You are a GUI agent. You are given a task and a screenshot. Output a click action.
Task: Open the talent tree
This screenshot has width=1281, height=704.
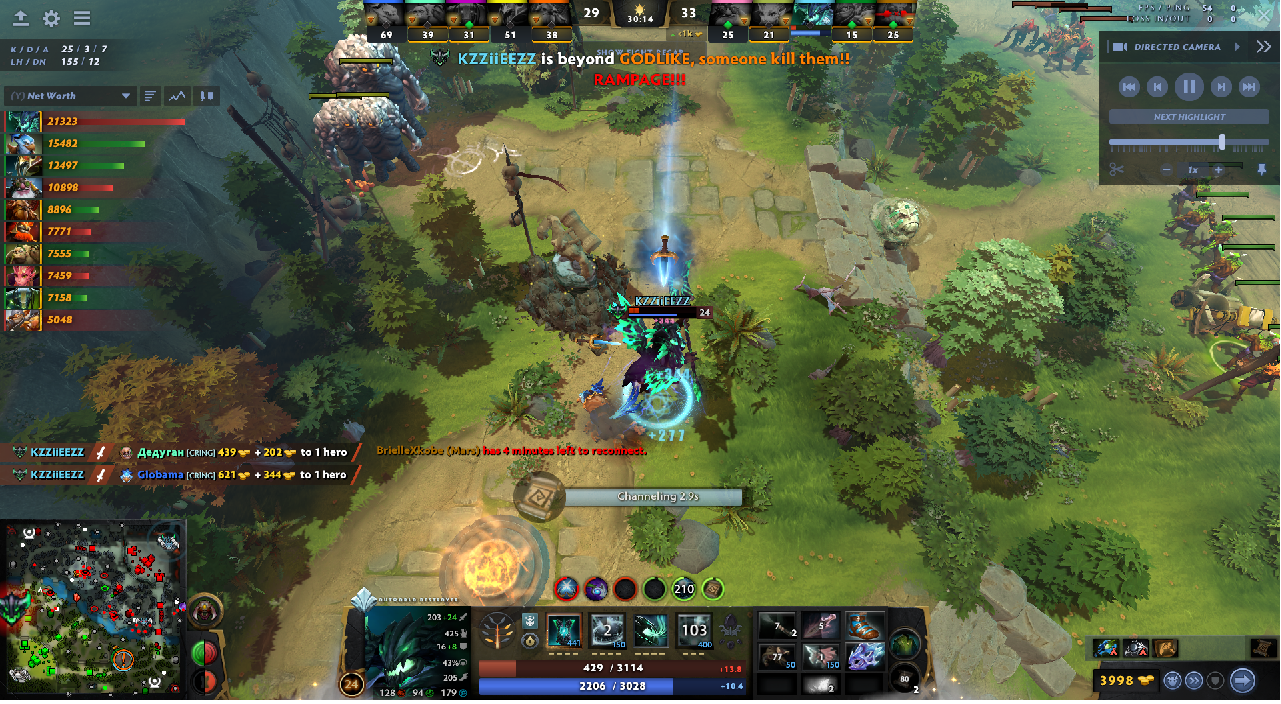tap(497, 631)
